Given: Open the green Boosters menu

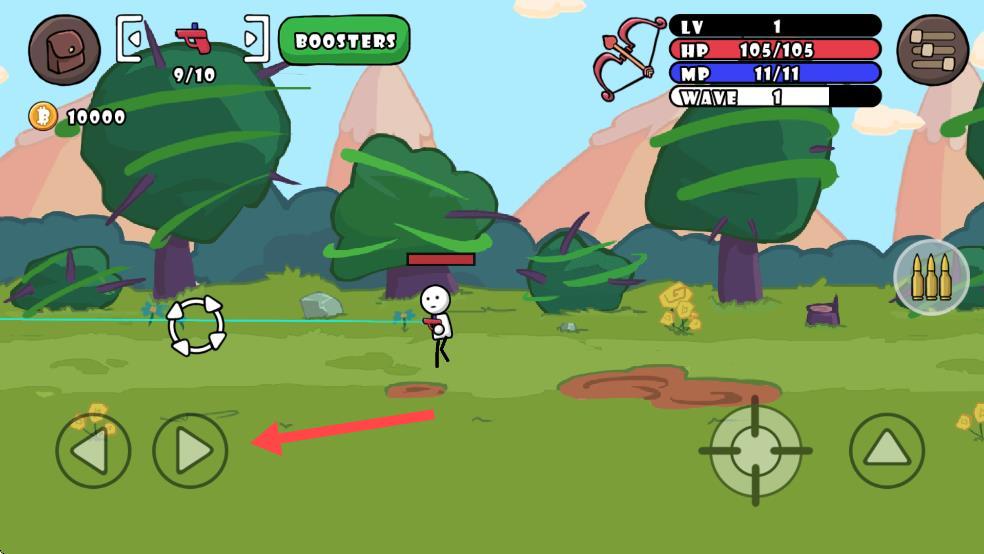Looking at the screenshot, I should point(344,41).
